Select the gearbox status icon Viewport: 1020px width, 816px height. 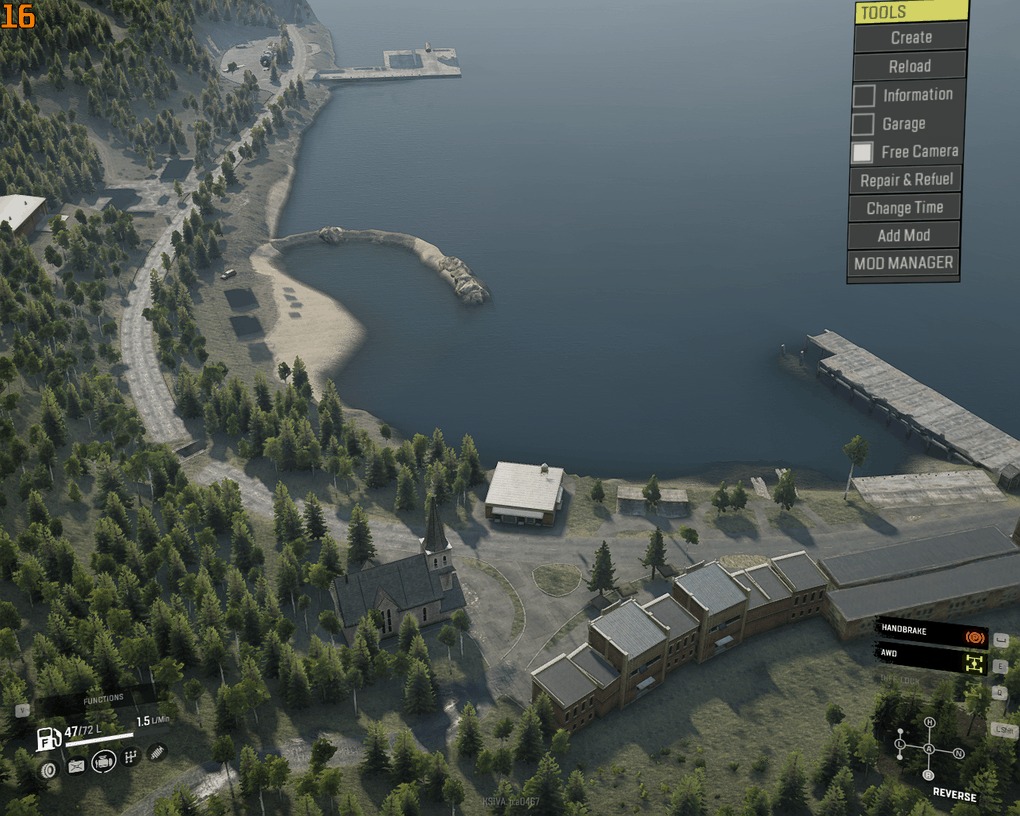coord(130,758)
